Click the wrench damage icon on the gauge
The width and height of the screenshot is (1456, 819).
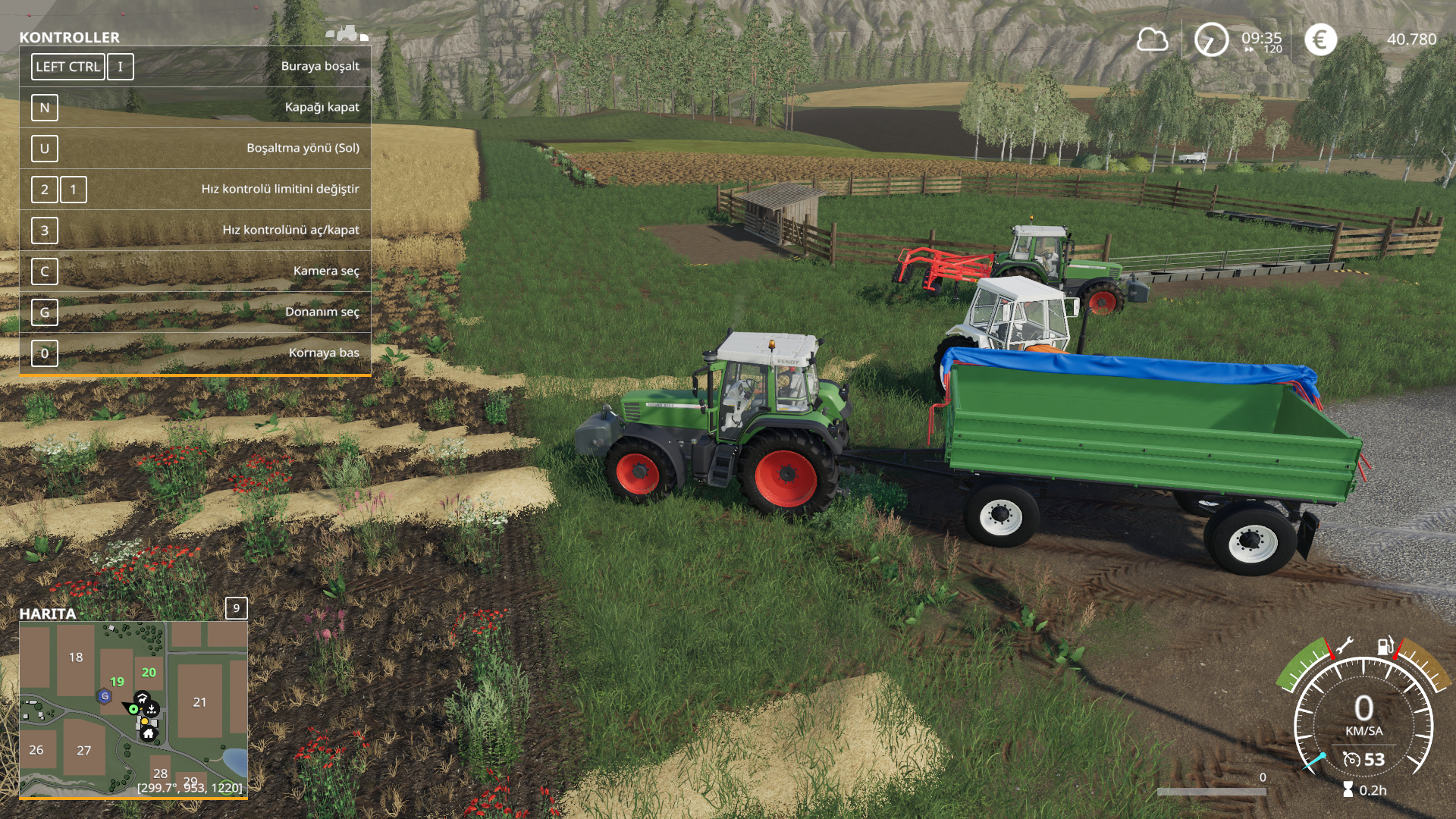pos(1343,646)
